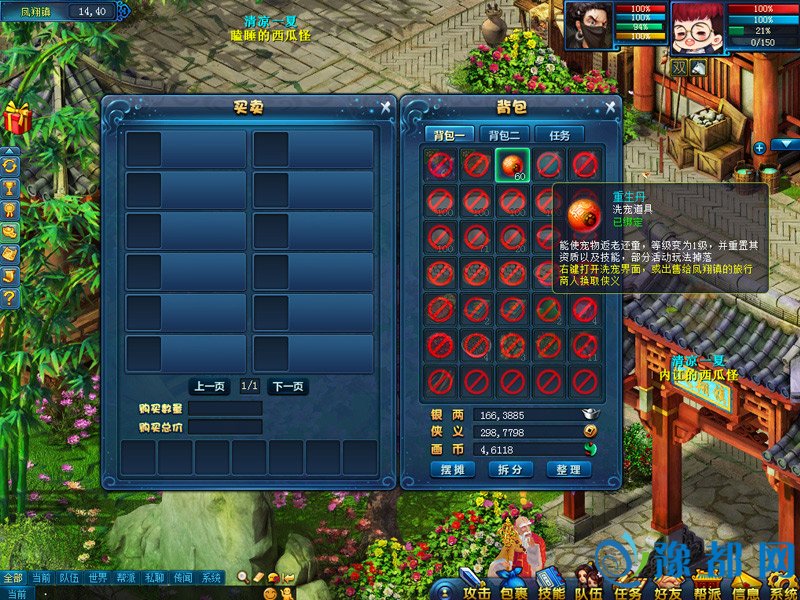The image size is (800, 600).
Task: Close the 背包 backpack window
Action: 610,107
